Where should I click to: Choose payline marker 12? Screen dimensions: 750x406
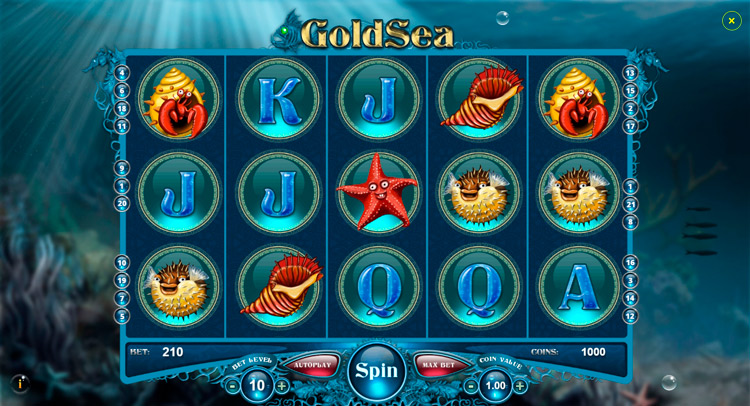(630, 316)
